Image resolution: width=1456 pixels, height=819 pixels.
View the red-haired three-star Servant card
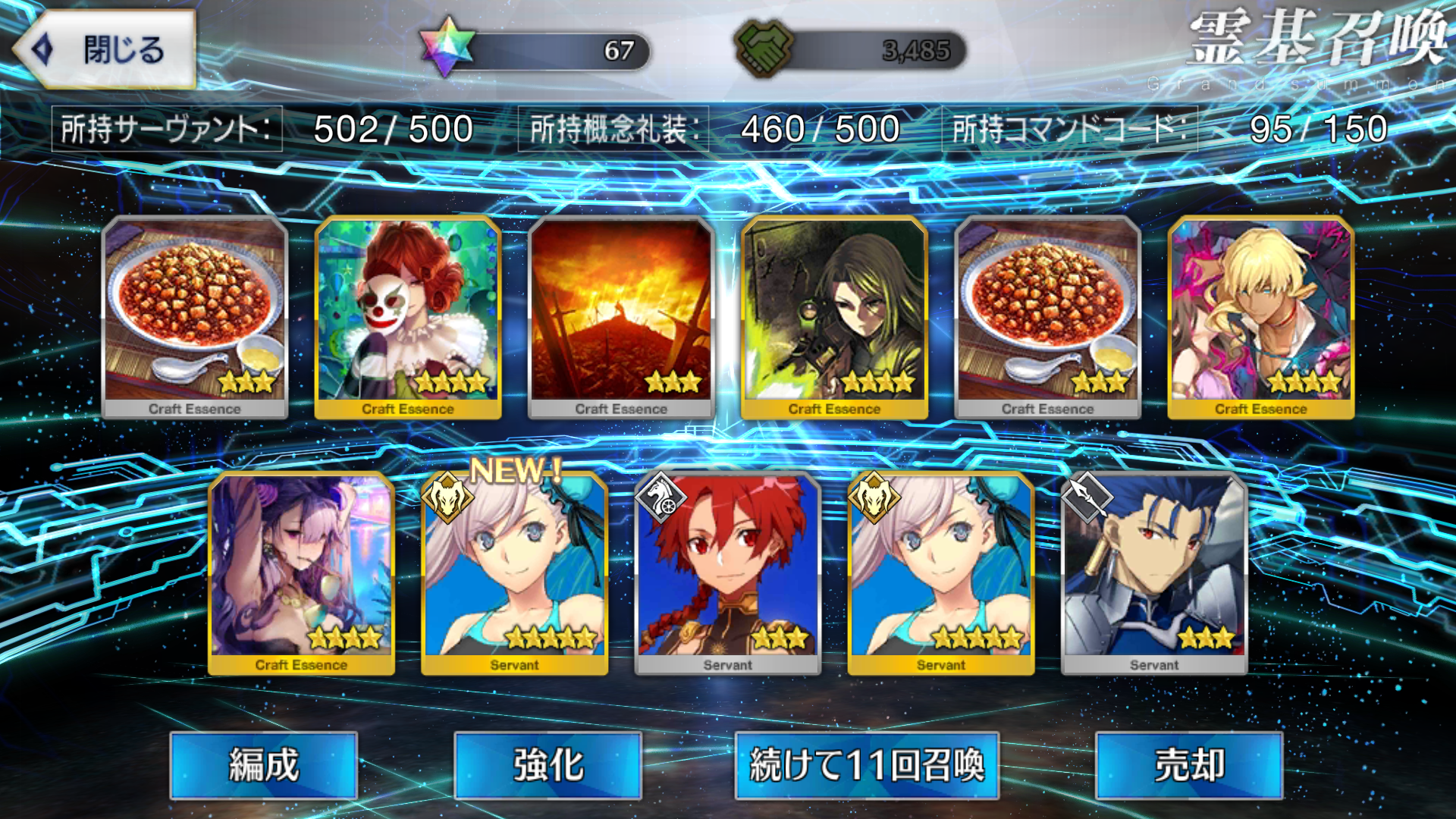coord(727,573)
